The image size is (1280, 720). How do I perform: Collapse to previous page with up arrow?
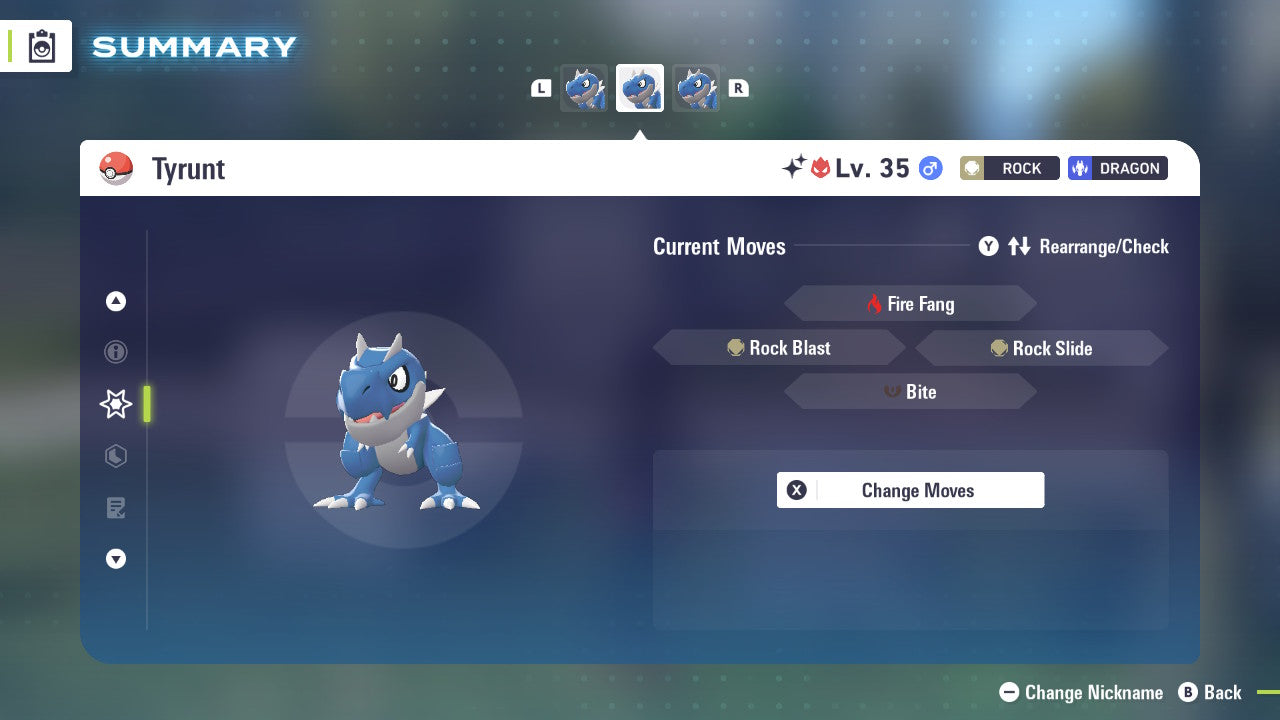[x=115, y=301]
